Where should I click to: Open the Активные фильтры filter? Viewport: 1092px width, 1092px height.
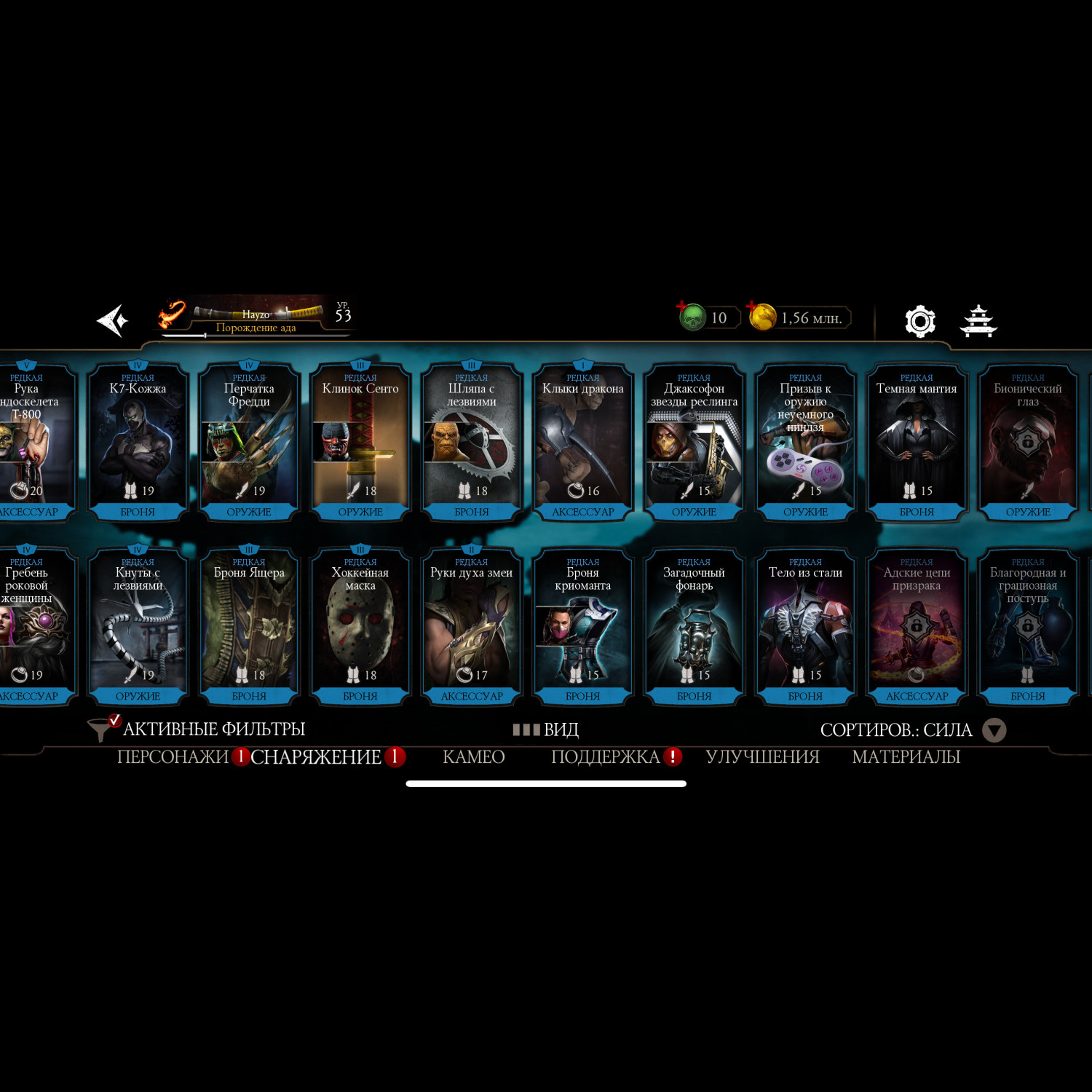coord(197,729)
